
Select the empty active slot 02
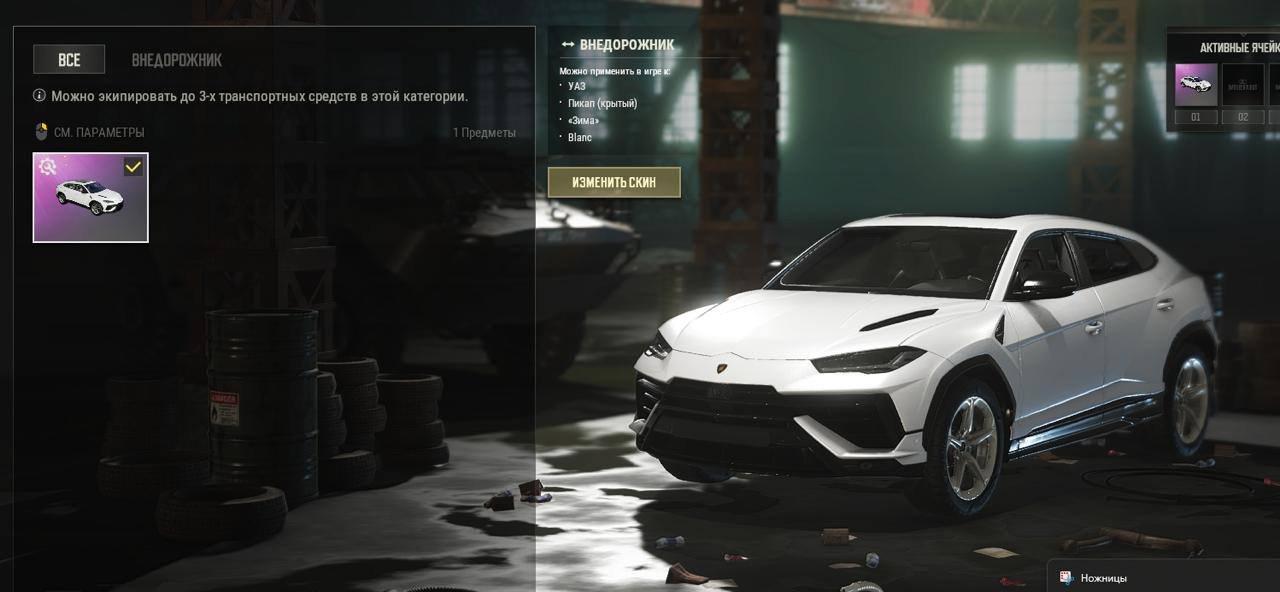1243,85
